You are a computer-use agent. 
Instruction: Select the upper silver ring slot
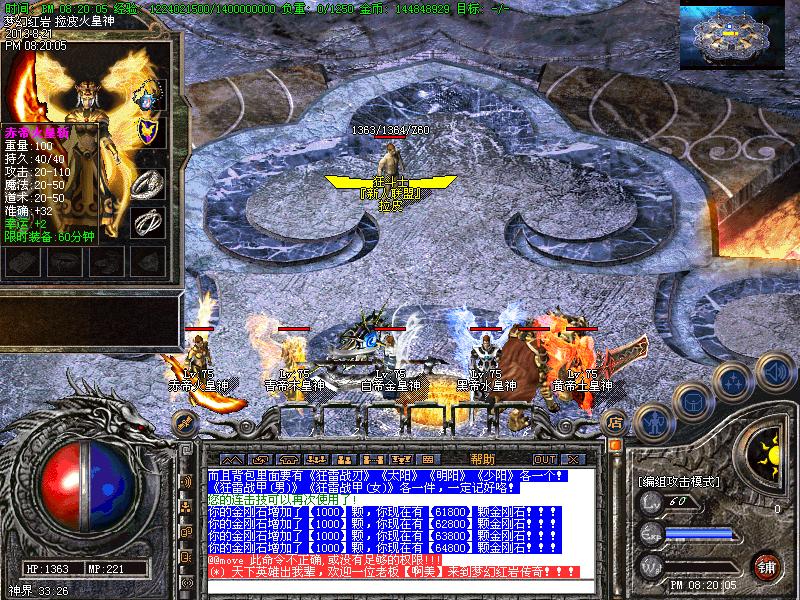coord(148,182)
